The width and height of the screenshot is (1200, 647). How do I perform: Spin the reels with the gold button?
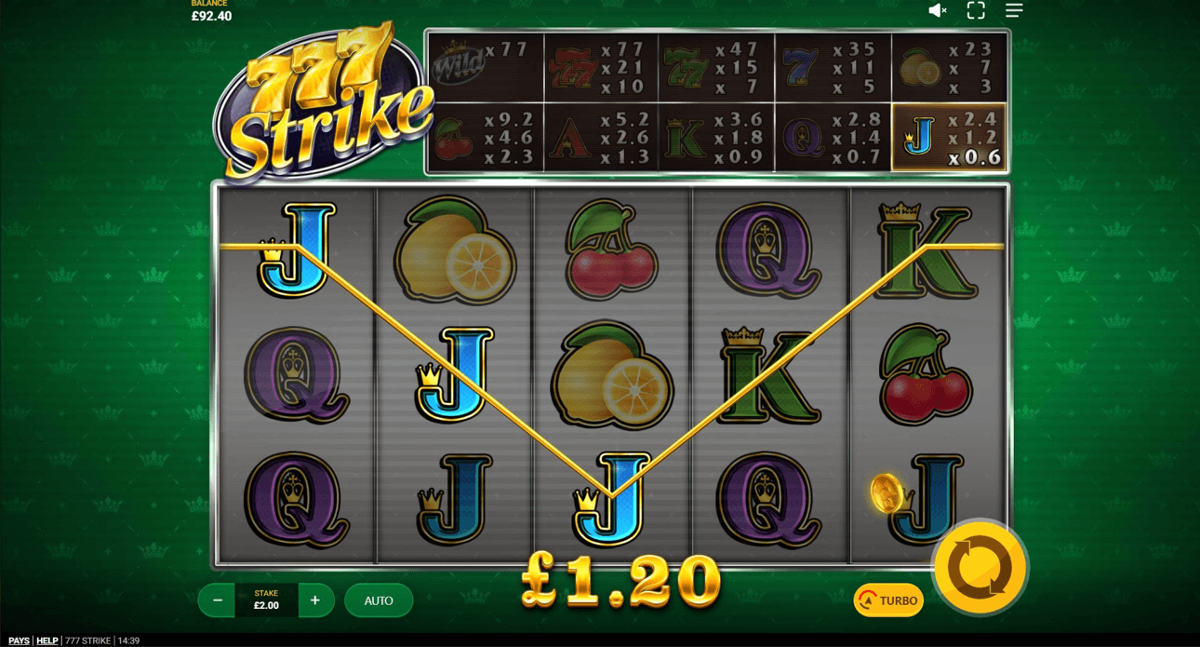980,567
